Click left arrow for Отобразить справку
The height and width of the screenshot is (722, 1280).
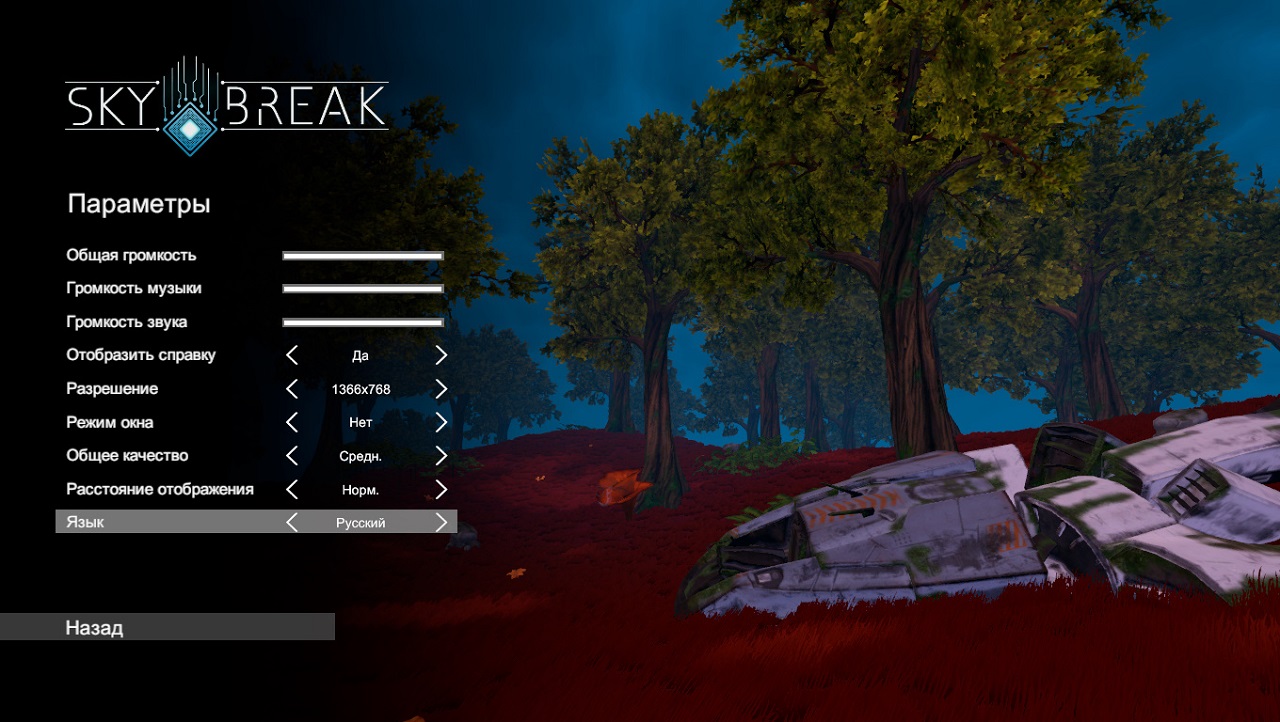tap(292, 355)
